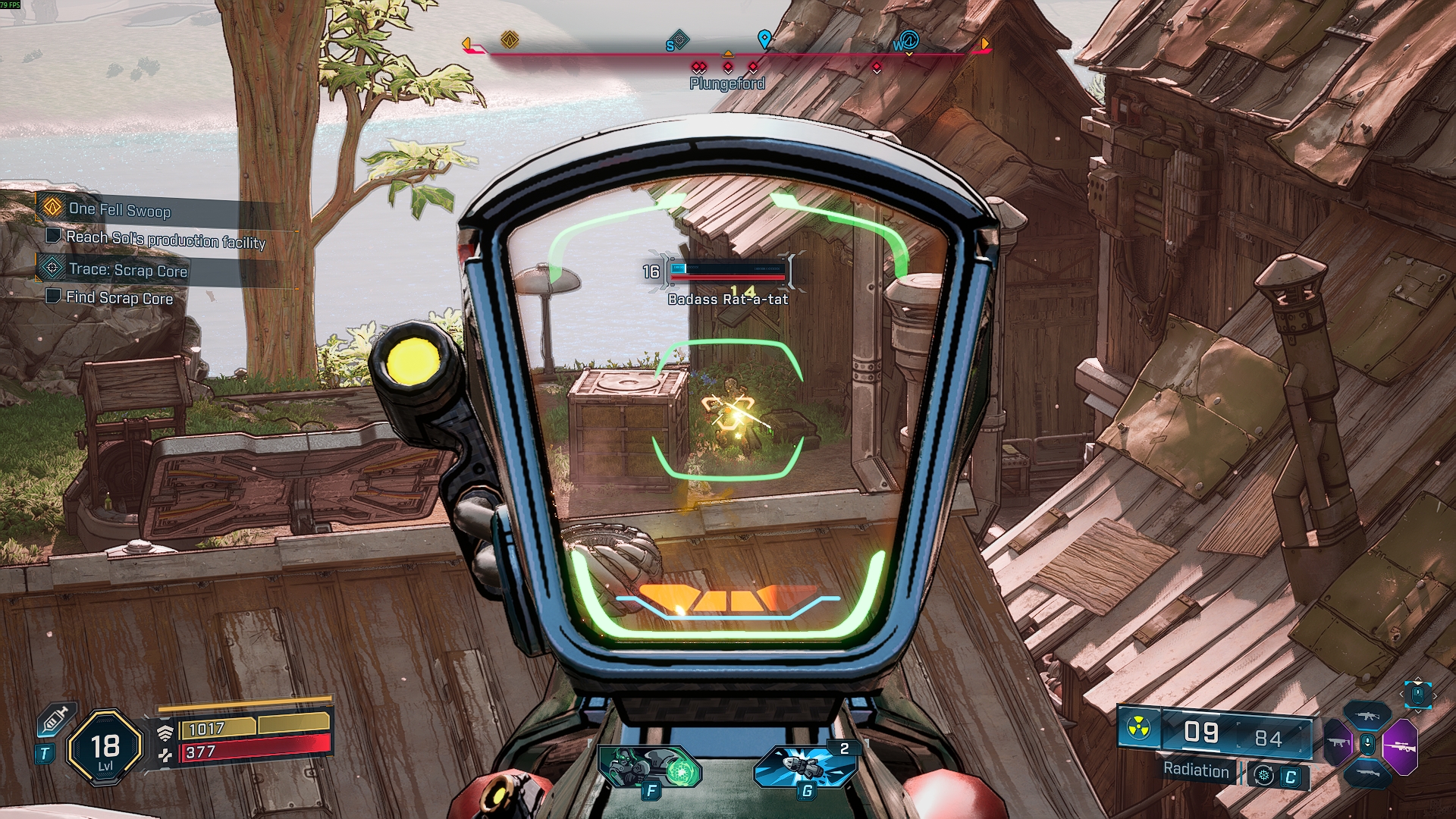Click the orange main mission compass marker

pyautogui.click(x=510, y=39)
